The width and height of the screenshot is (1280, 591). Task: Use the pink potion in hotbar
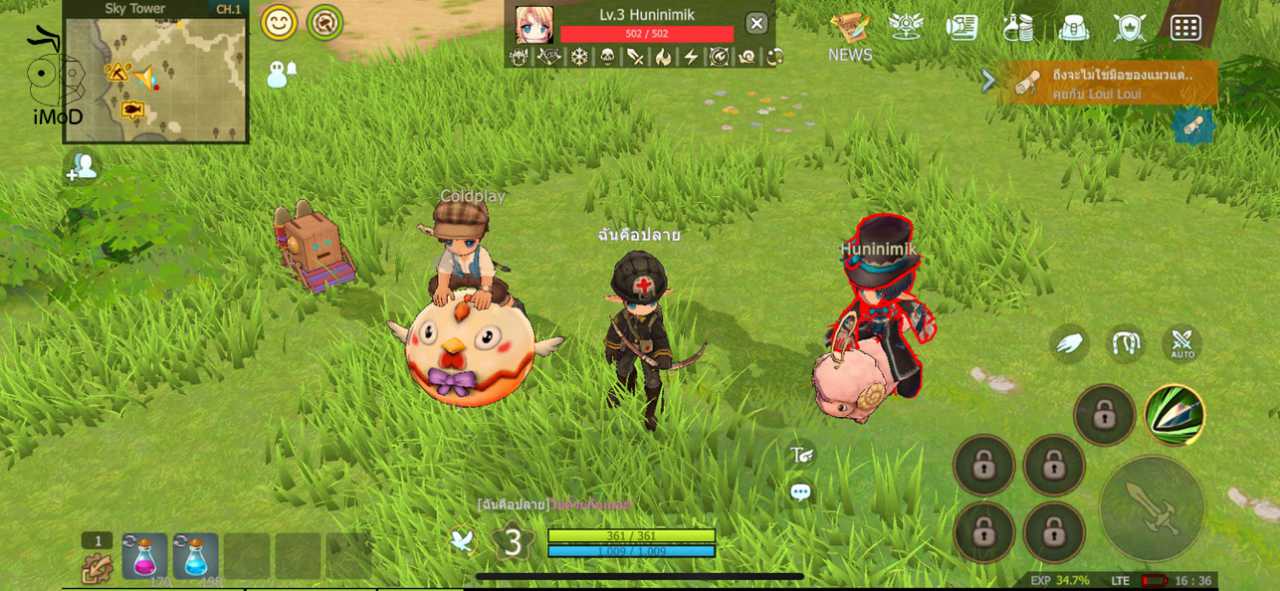pos(145,556)
